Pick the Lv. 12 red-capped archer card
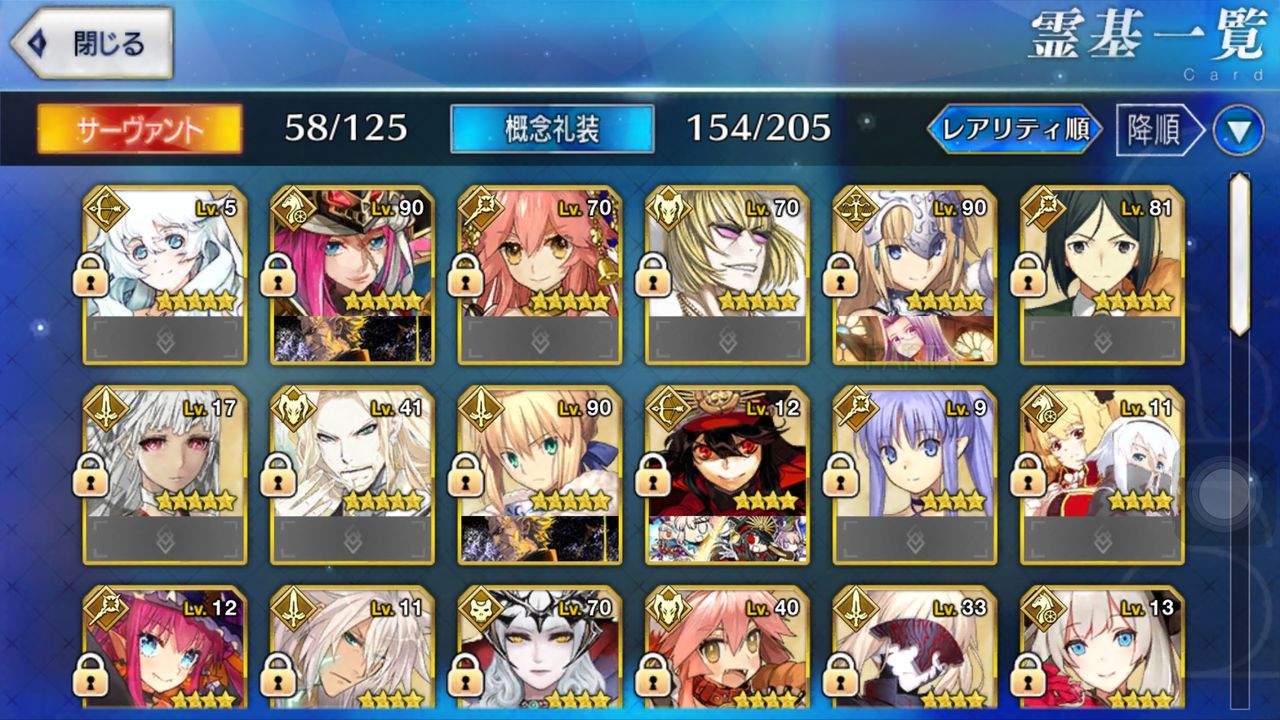 [x=727, y=474]
